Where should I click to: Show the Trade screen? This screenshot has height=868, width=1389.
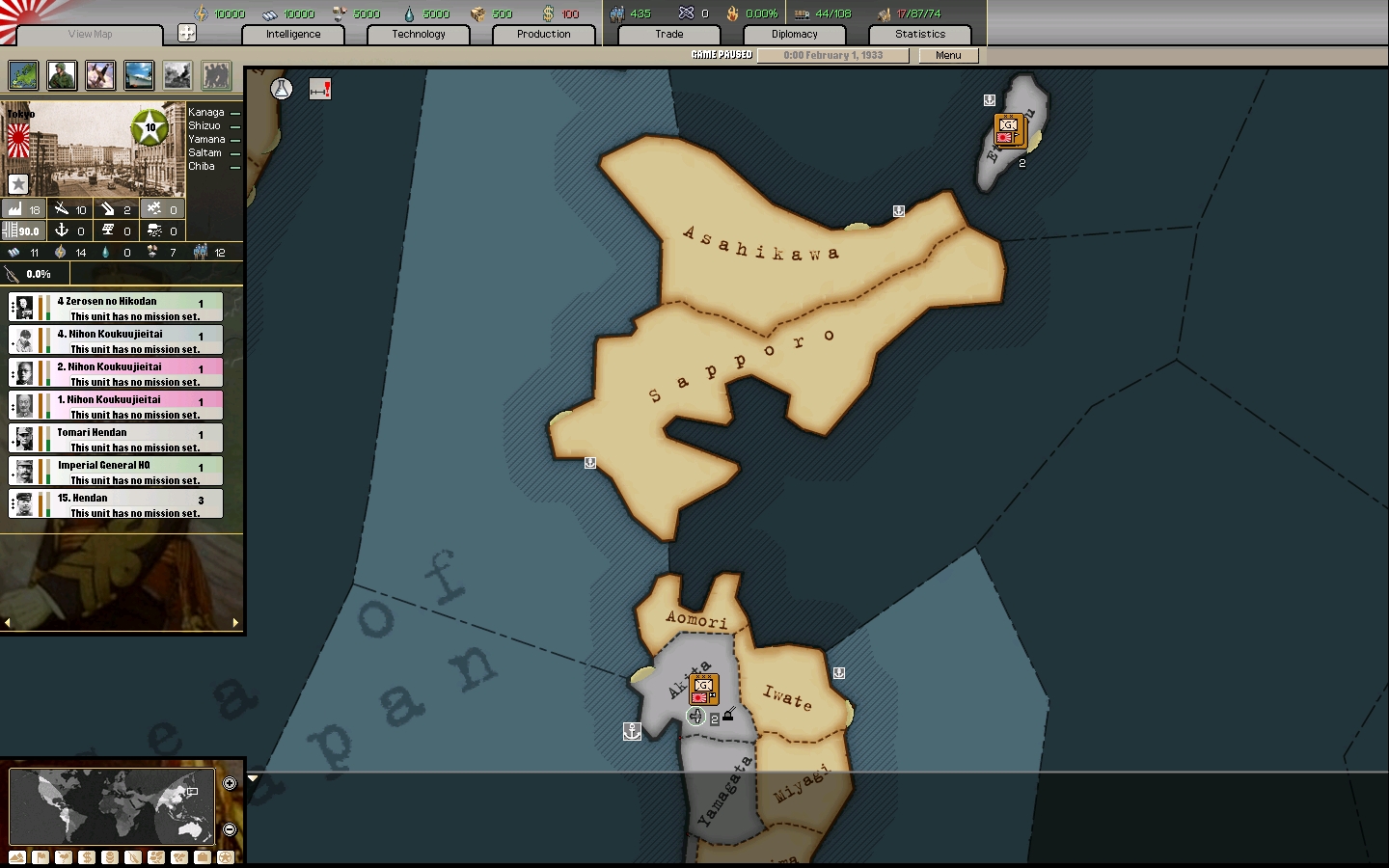(x=669, y=34)
